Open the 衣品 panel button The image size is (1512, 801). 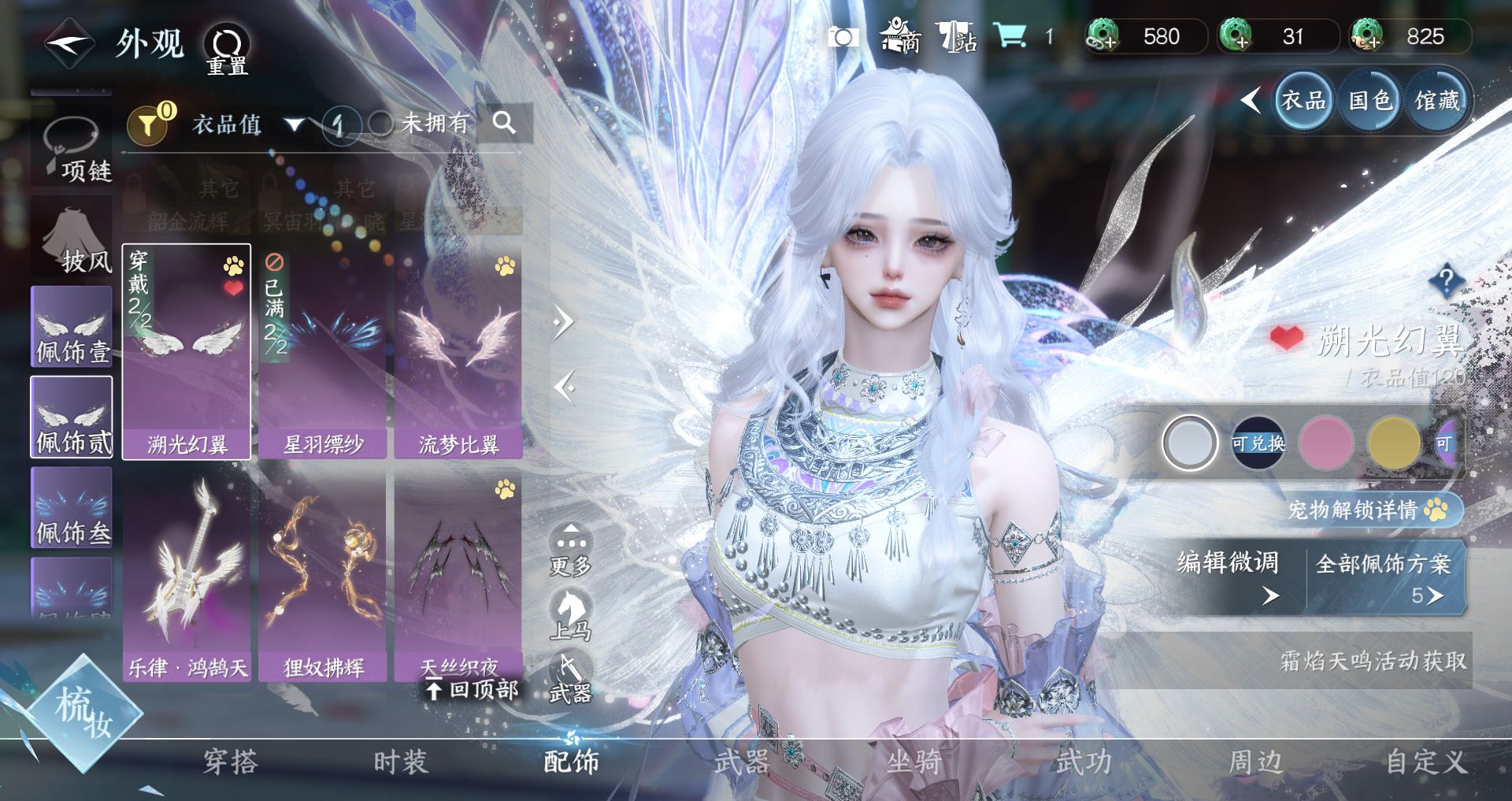coord(1303,101)
